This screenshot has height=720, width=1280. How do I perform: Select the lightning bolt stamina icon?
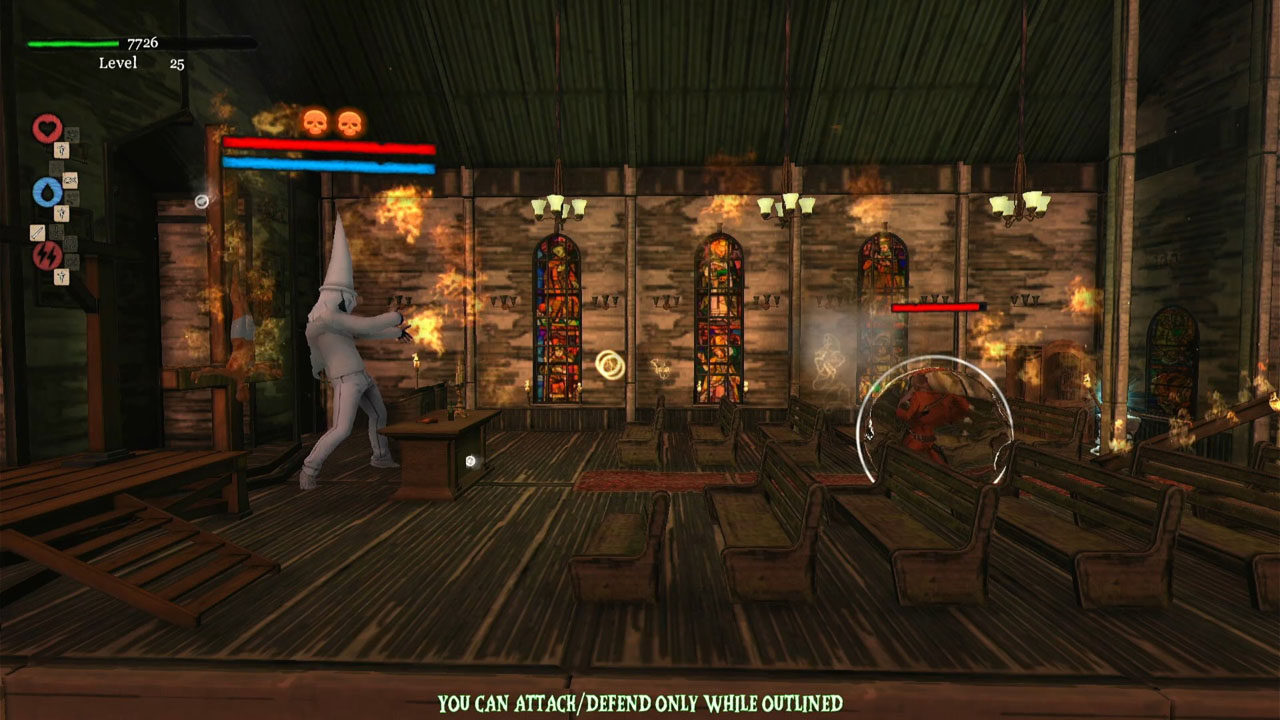pos(48,255)
